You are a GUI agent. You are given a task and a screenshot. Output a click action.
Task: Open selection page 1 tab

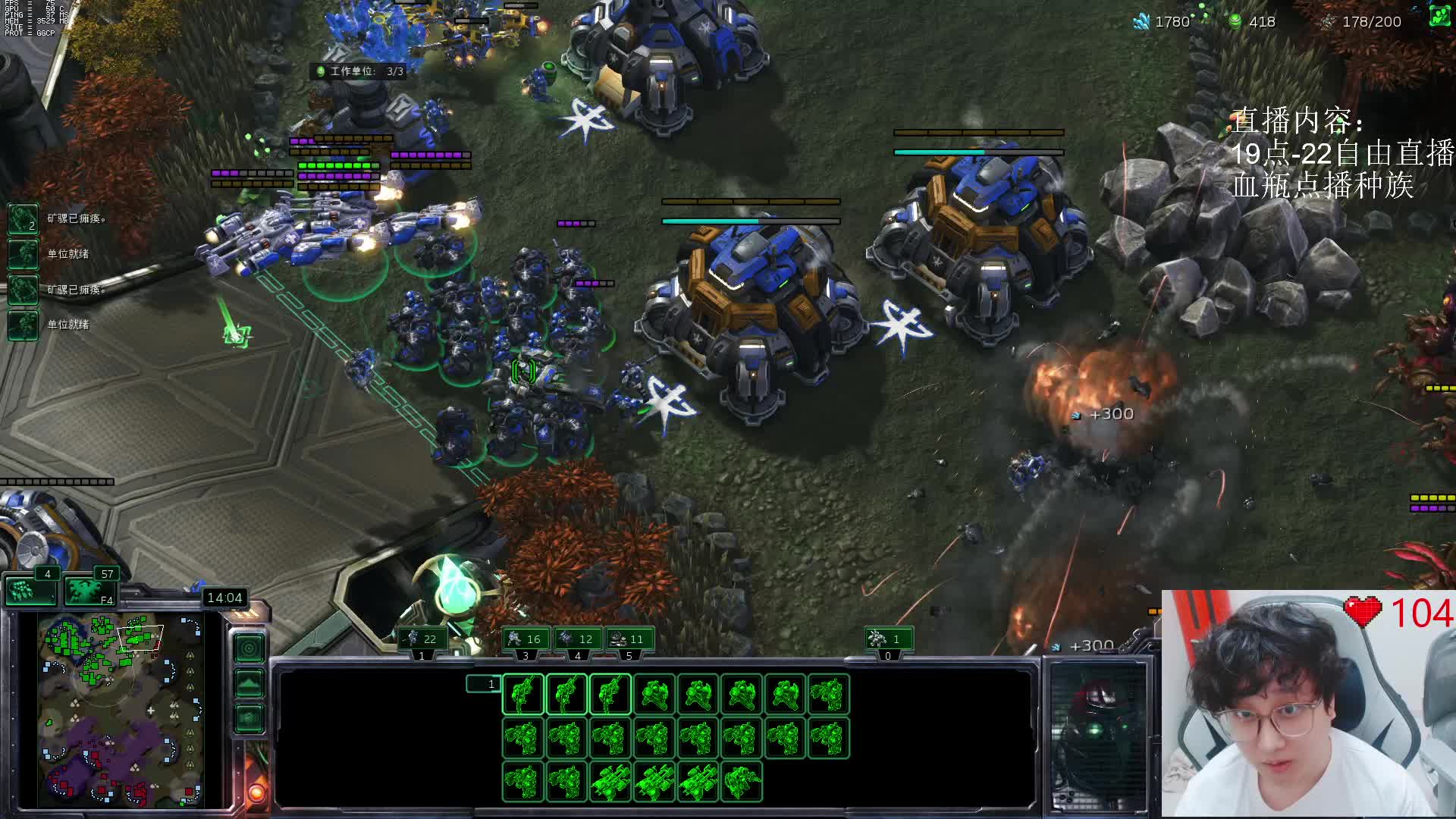tap(483, 684)
